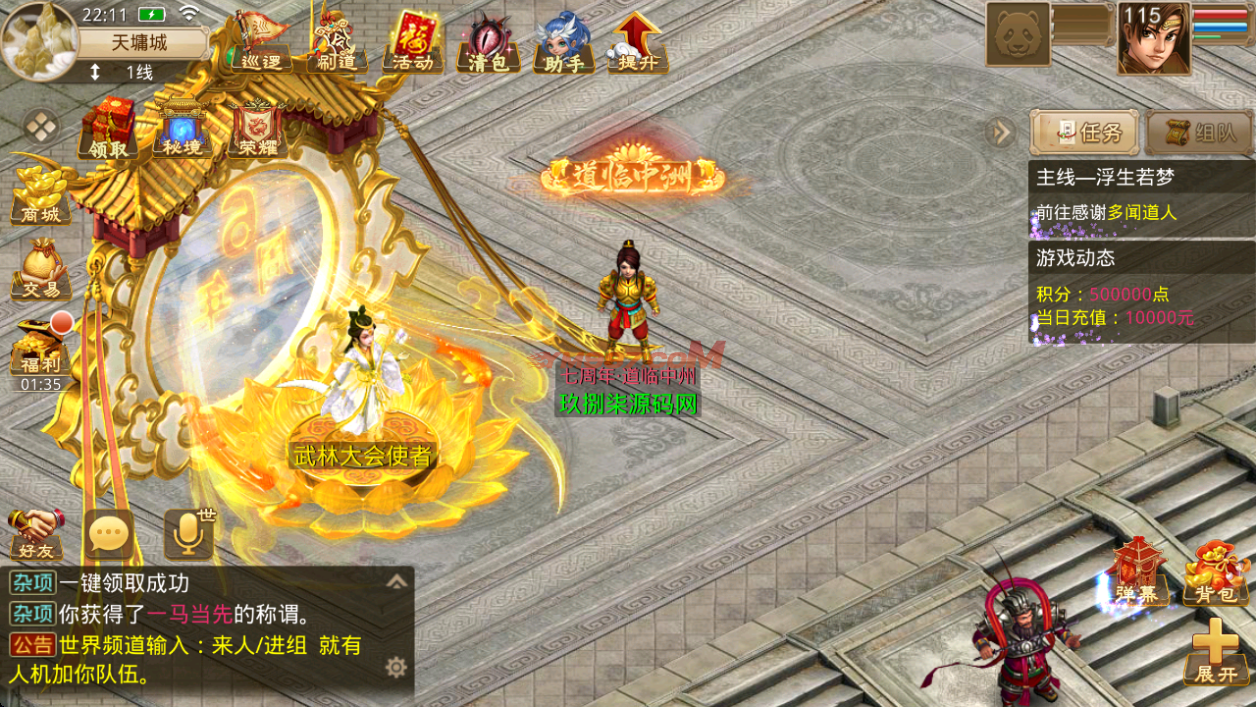Open the 商城 shop
Viewport: 1256px width, 707px height.
pos(41,195)
